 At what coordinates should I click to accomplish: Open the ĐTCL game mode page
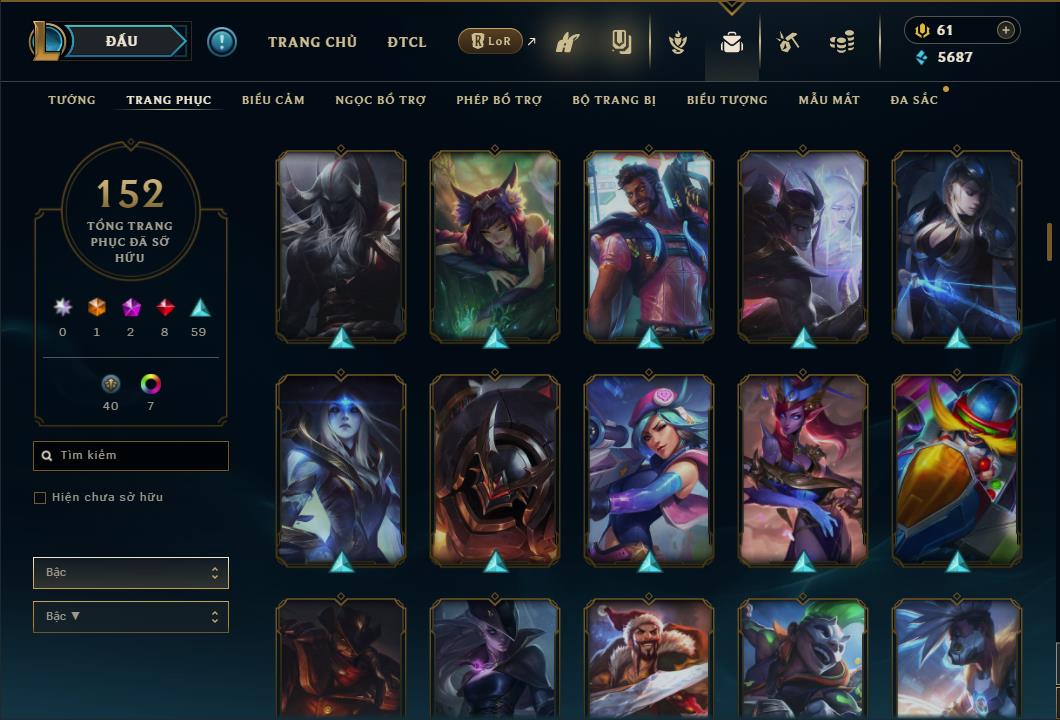point(407,42)
